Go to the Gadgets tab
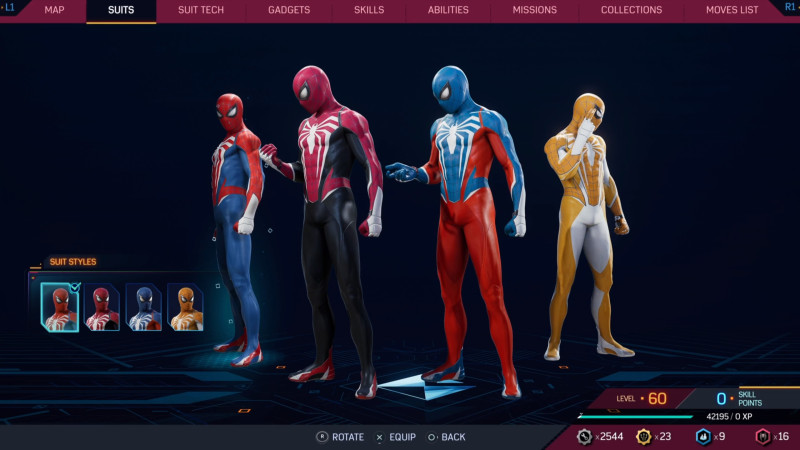 (x=289, y=10)
